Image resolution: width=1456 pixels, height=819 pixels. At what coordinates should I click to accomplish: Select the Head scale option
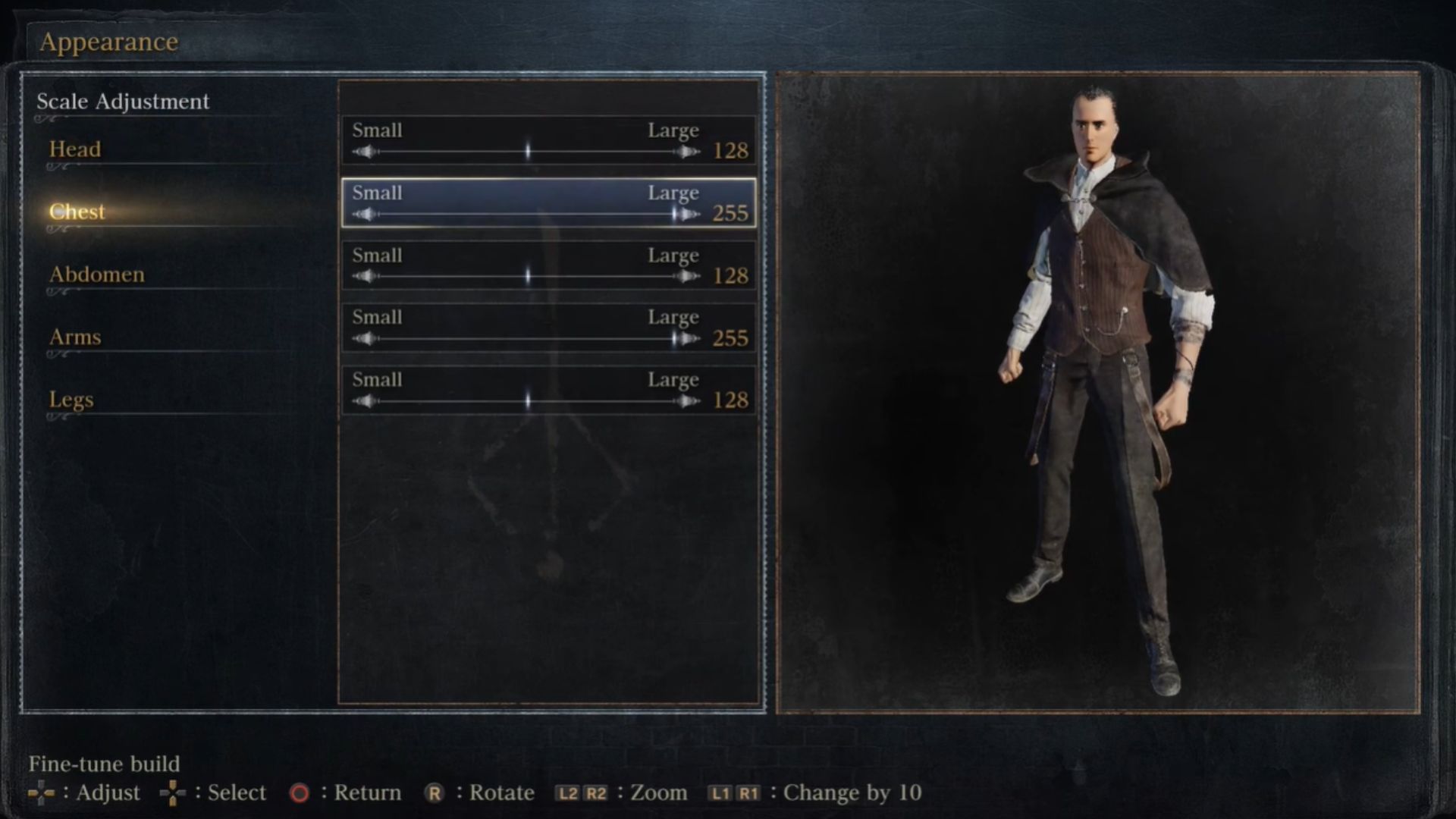pos(75,149)
